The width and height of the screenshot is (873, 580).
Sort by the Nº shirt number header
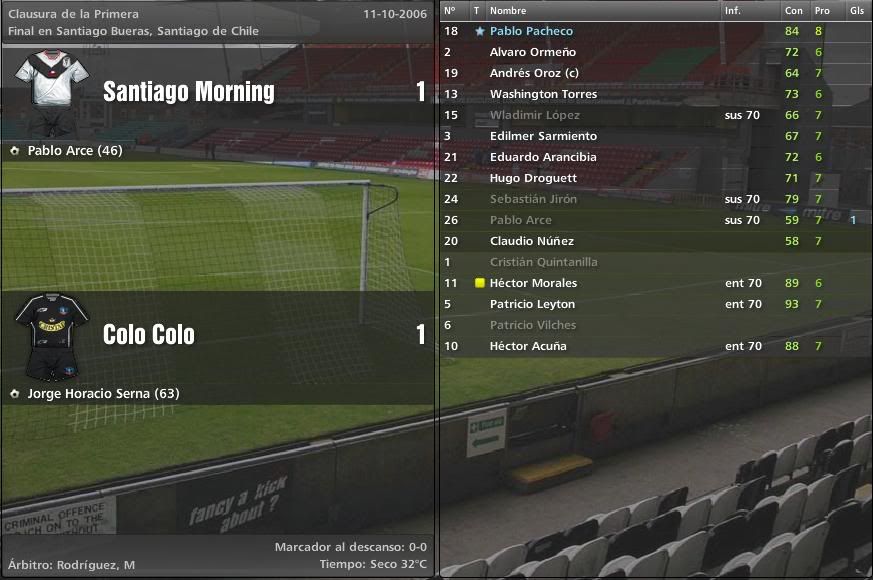tap(449, 10)
